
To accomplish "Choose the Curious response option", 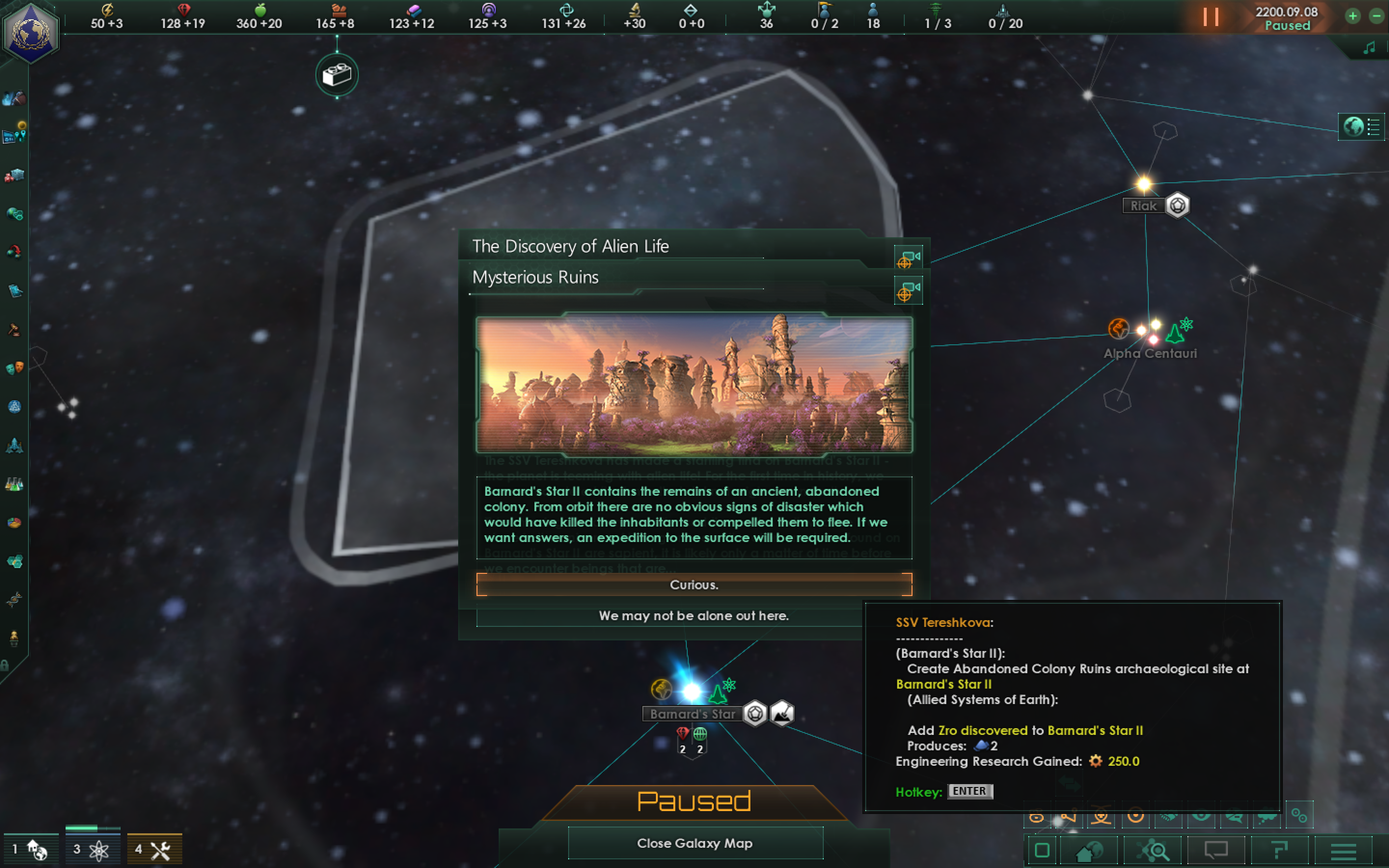I will click(x=694, y=584).
